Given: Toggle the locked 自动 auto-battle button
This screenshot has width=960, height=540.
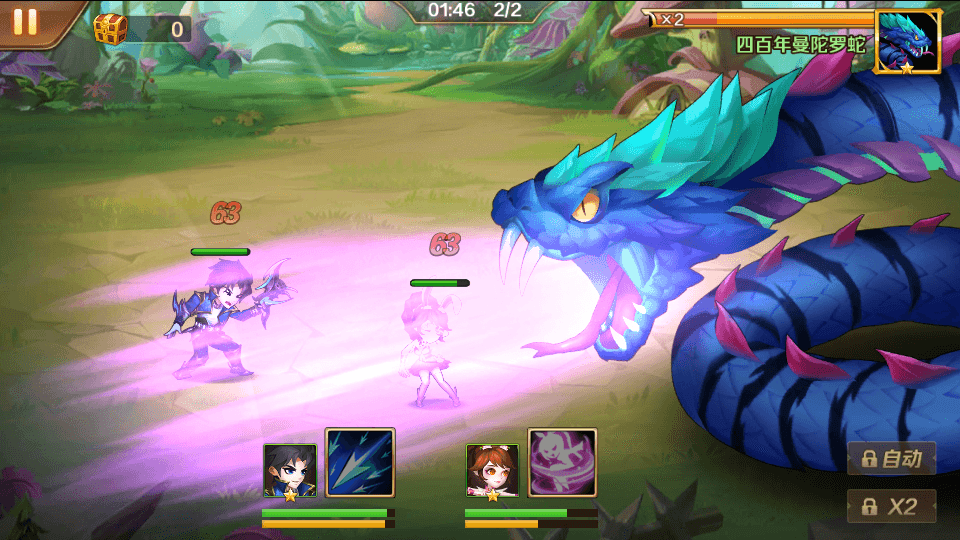Looking at the screenshot, I should tap(892, 459).
